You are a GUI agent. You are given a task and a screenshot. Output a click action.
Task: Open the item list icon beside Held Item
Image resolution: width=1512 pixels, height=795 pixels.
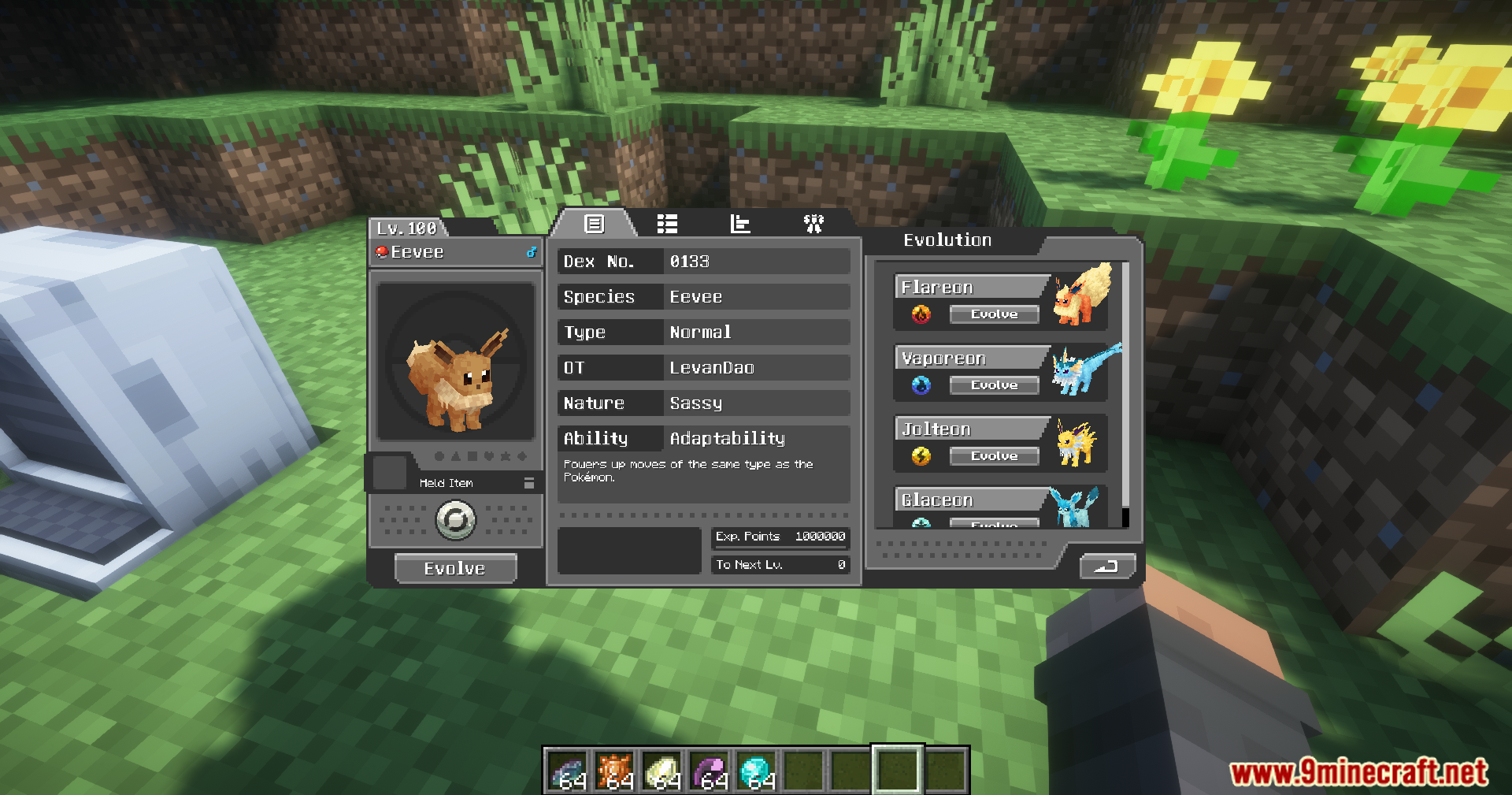pyautogui.click(x=529, y=483)
